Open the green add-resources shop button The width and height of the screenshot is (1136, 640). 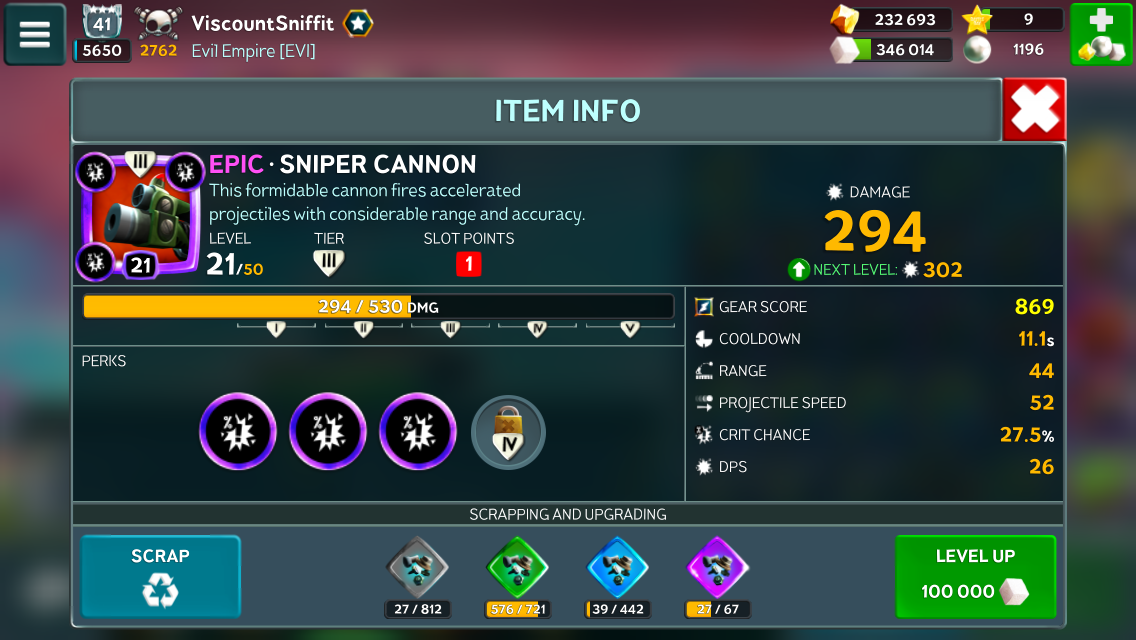pos(1101,34)
